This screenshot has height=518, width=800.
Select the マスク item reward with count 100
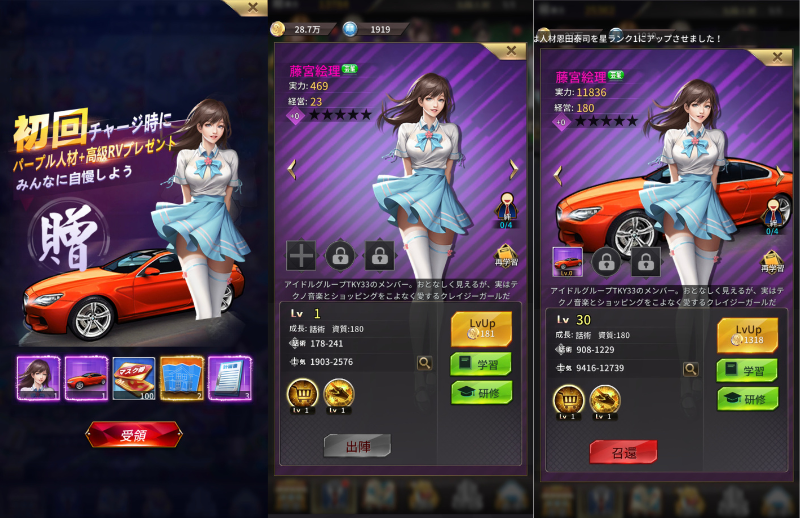coord(133,379)
